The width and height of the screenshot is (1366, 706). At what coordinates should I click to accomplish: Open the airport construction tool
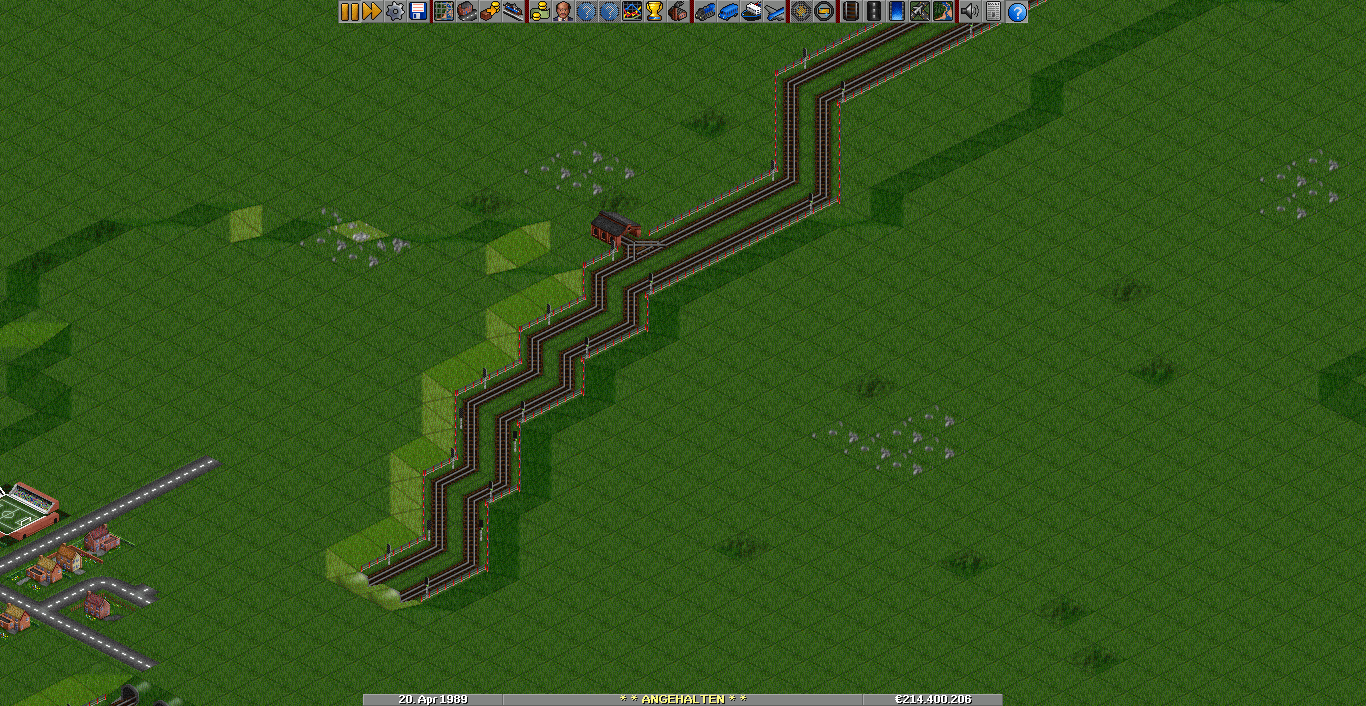tap(919, 11)
